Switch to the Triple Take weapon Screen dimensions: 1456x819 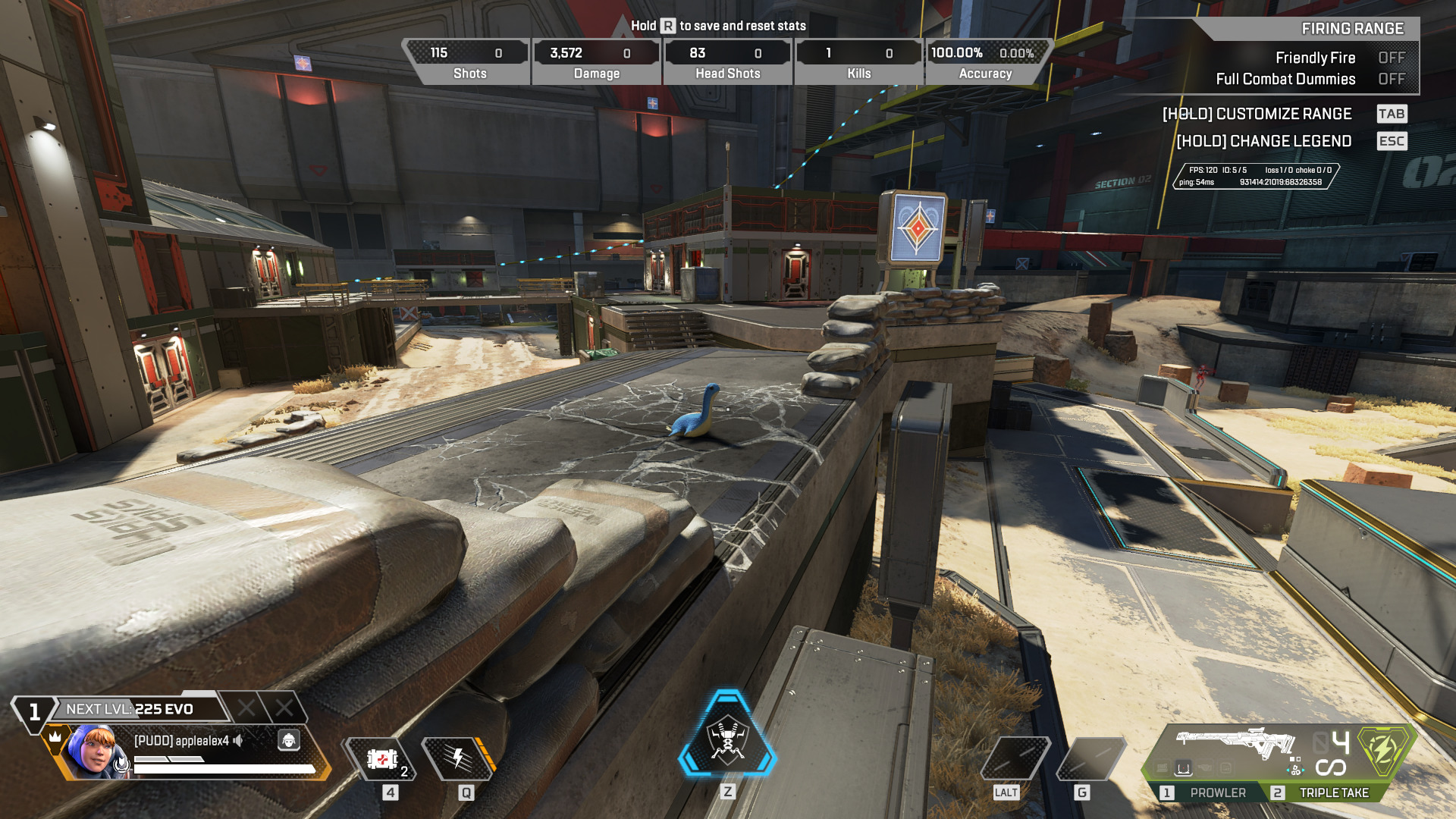coord(1323,792)
